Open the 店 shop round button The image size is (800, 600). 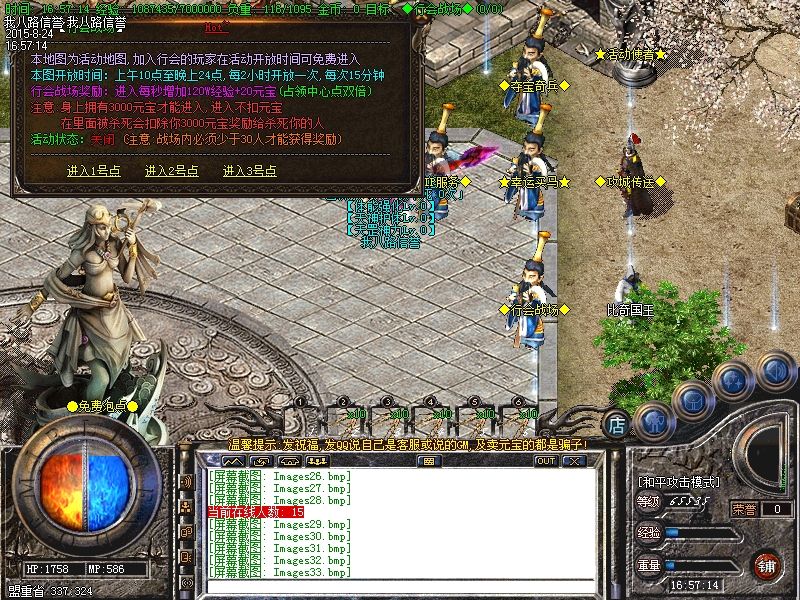[618, 423]
